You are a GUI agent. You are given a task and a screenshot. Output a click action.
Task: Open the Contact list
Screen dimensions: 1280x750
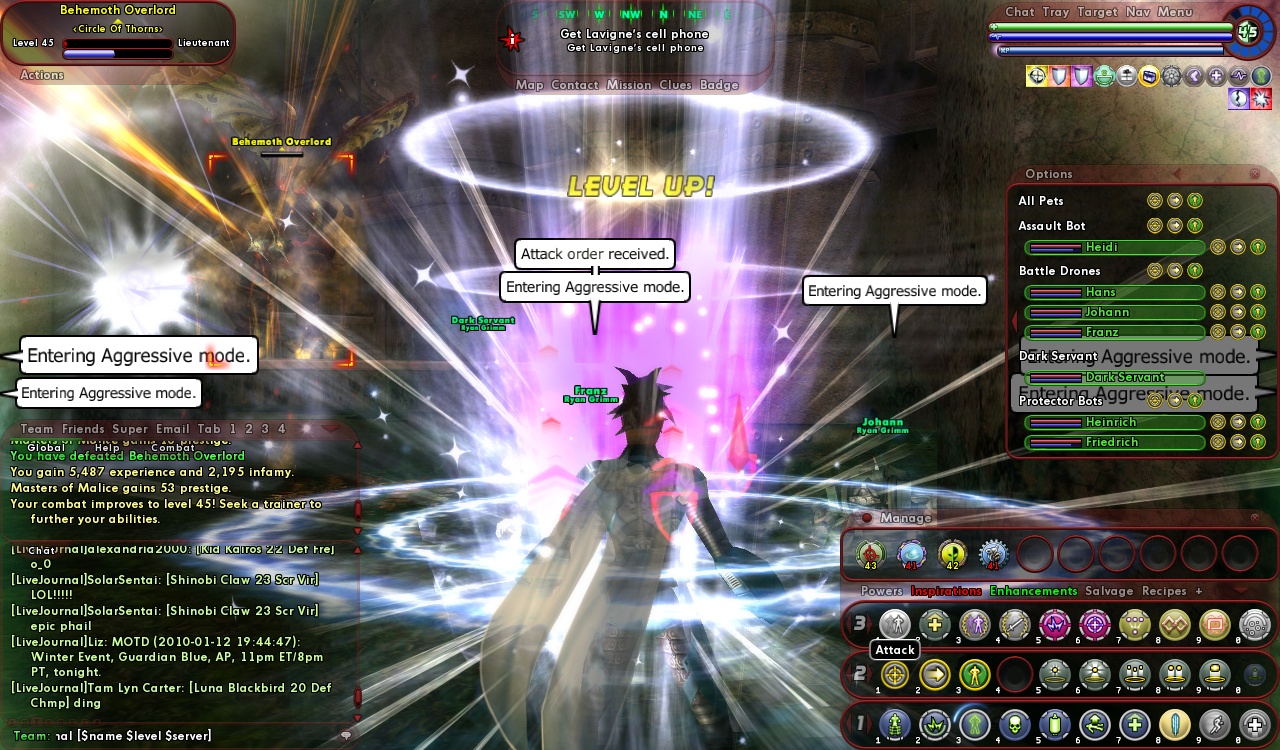click(574, 85)
